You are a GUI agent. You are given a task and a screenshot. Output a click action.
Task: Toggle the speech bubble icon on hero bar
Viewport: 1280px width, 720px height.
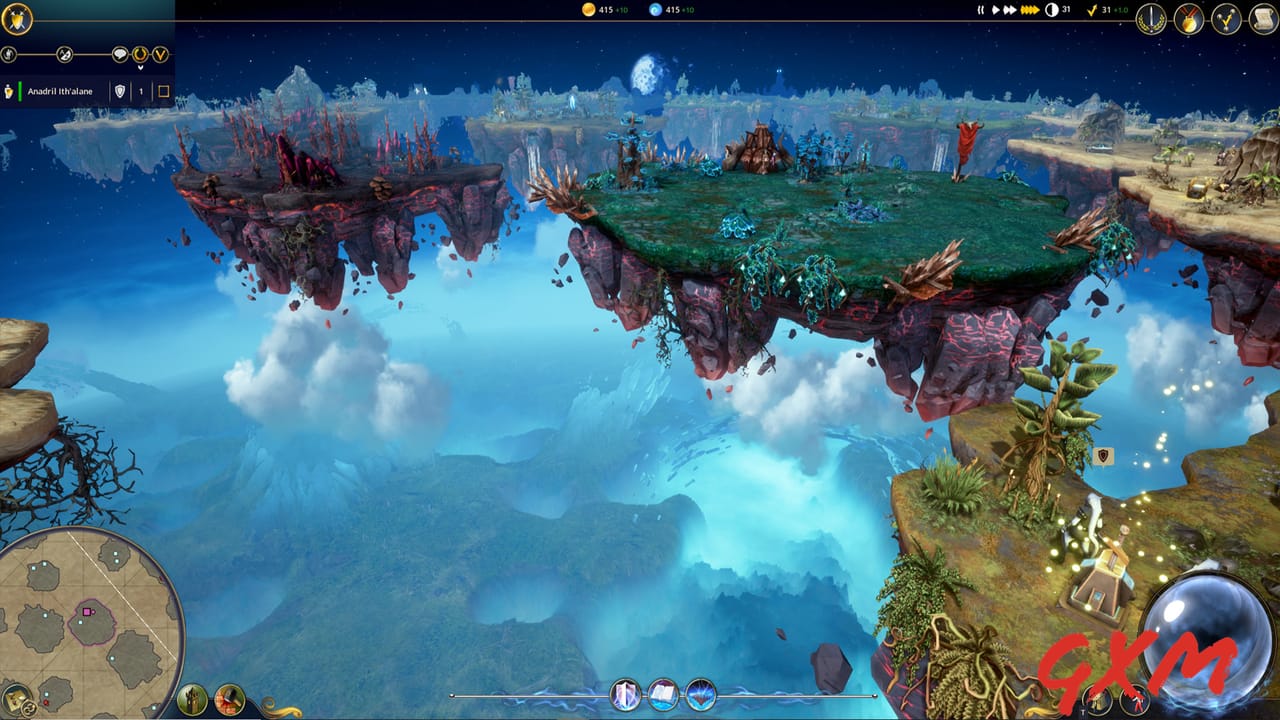(x=120, y=54)
